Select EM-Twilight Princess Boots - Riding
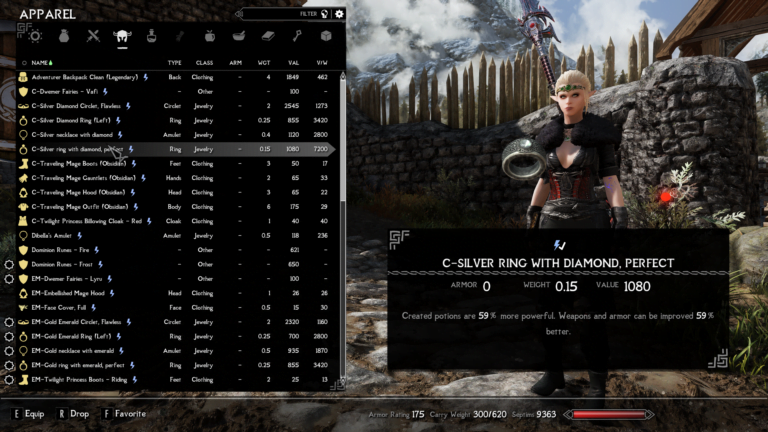 (x=82, y=380)
